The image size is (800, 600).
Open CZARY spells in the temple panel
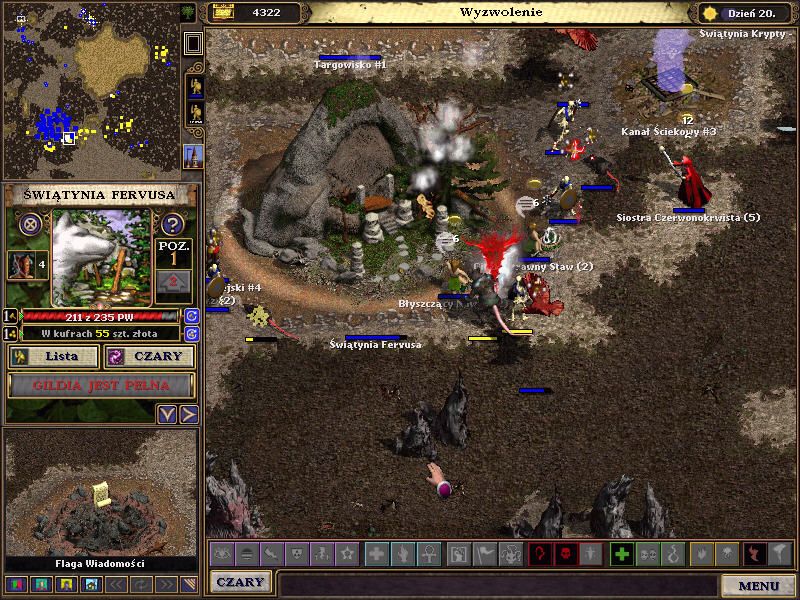coord(150,357)
